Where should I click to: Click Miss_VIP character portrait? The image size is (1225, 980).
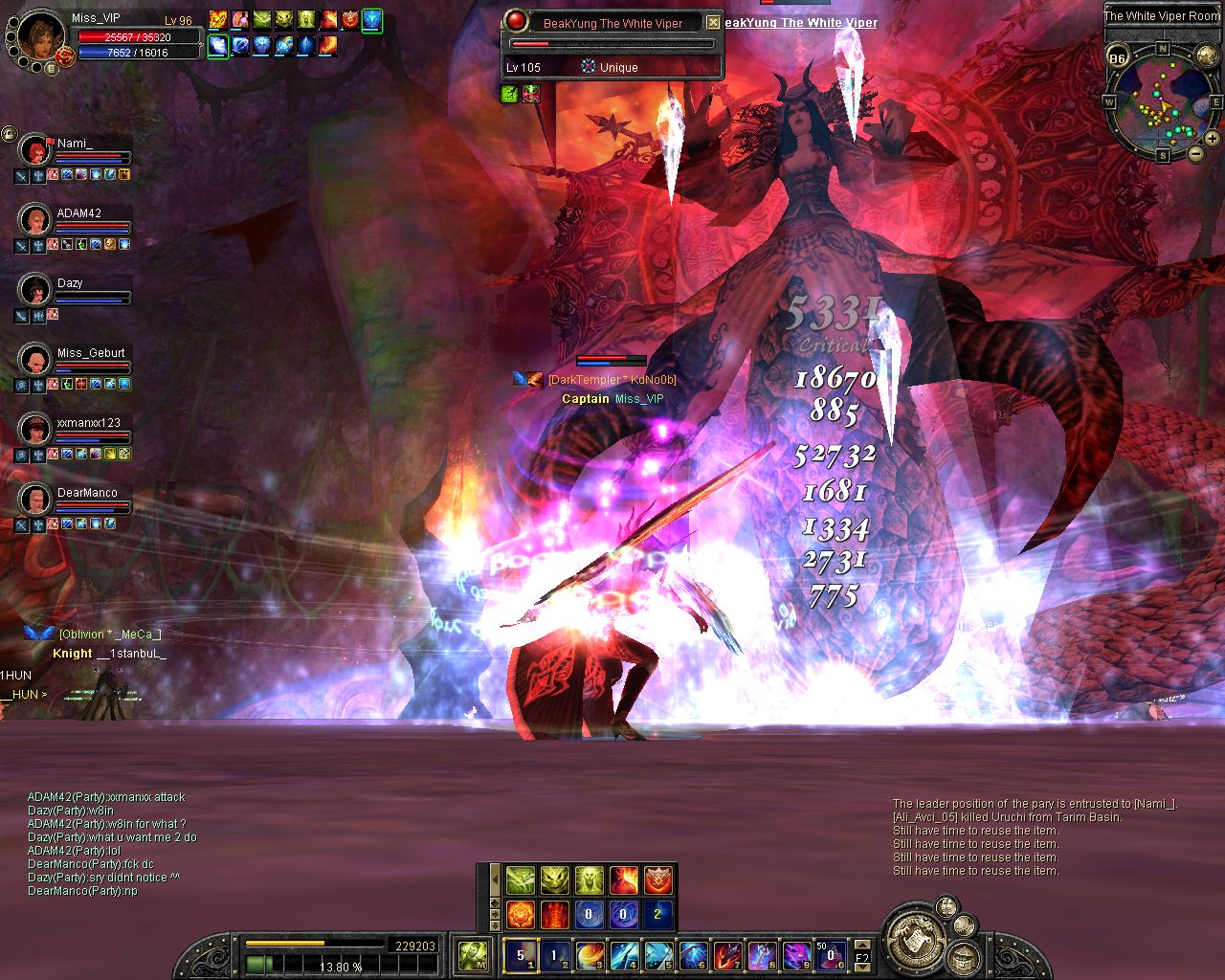coord(41,35)
